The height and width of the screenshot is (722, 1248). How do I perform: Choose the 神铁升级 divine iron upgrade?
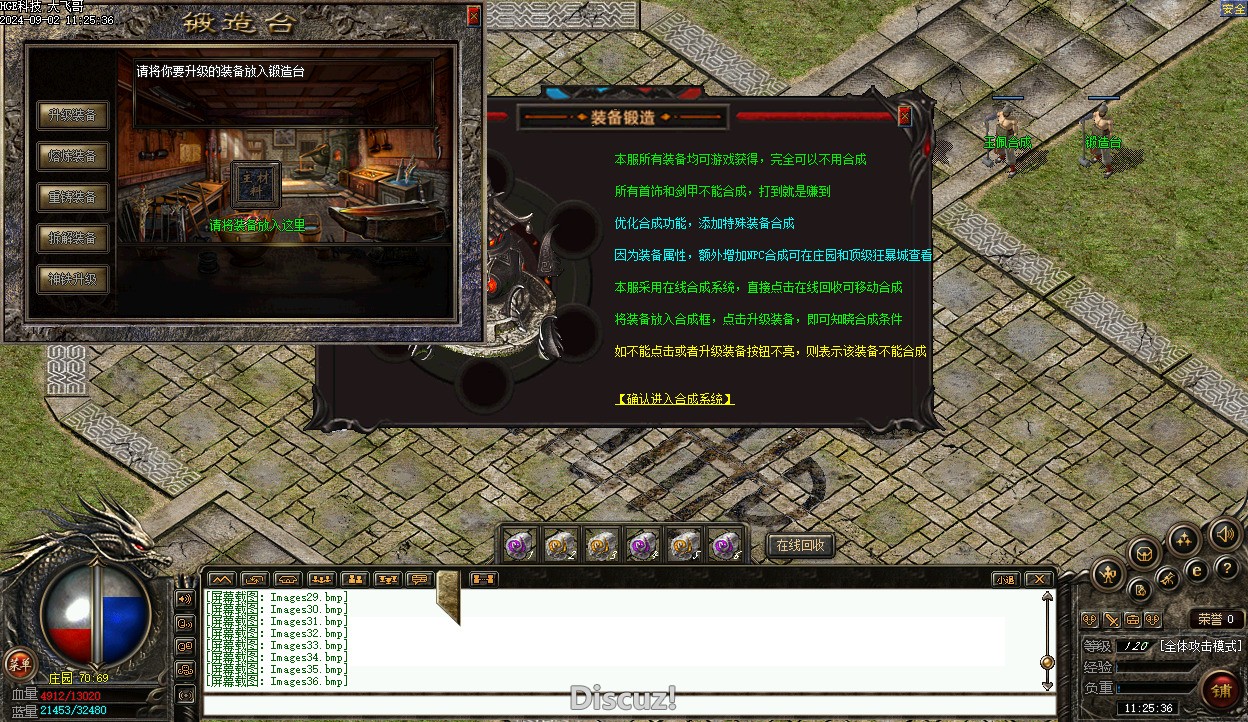(73, 279)
